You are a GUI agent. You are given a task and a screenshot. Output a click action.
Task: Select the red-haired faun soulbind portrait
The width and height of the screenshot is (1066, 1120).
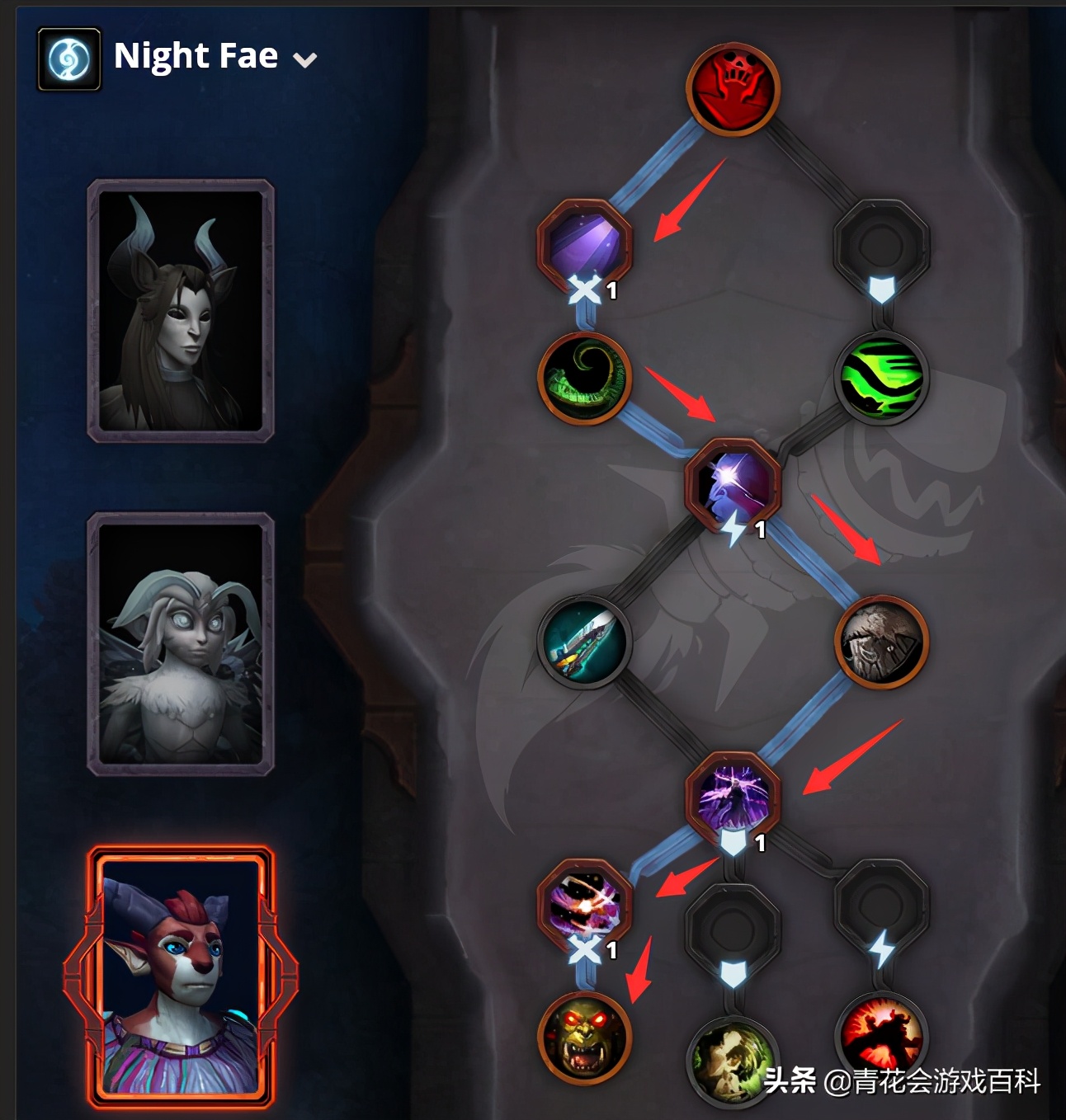click(181, 977)
